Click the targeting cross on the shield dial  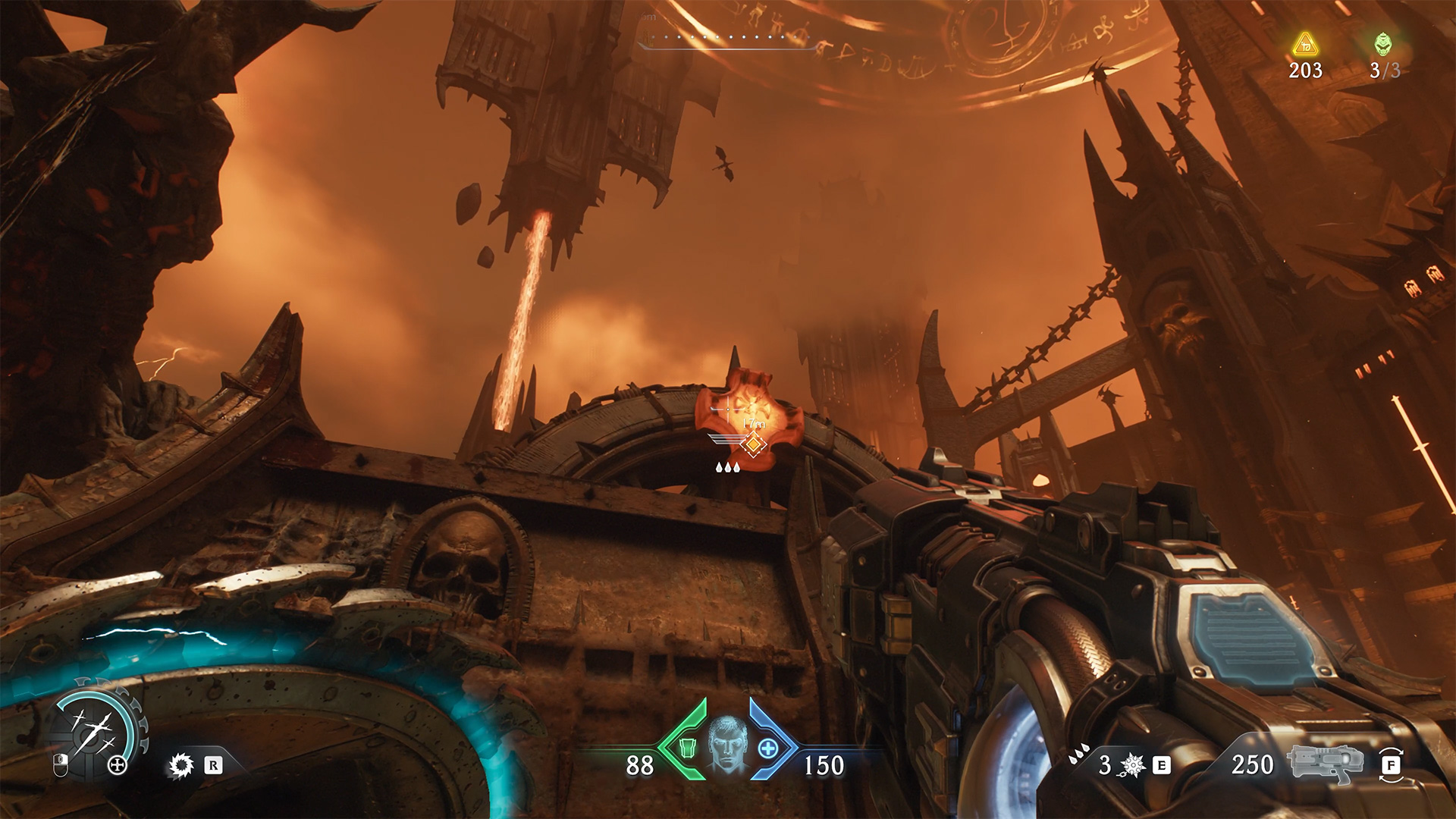point(118,765)
